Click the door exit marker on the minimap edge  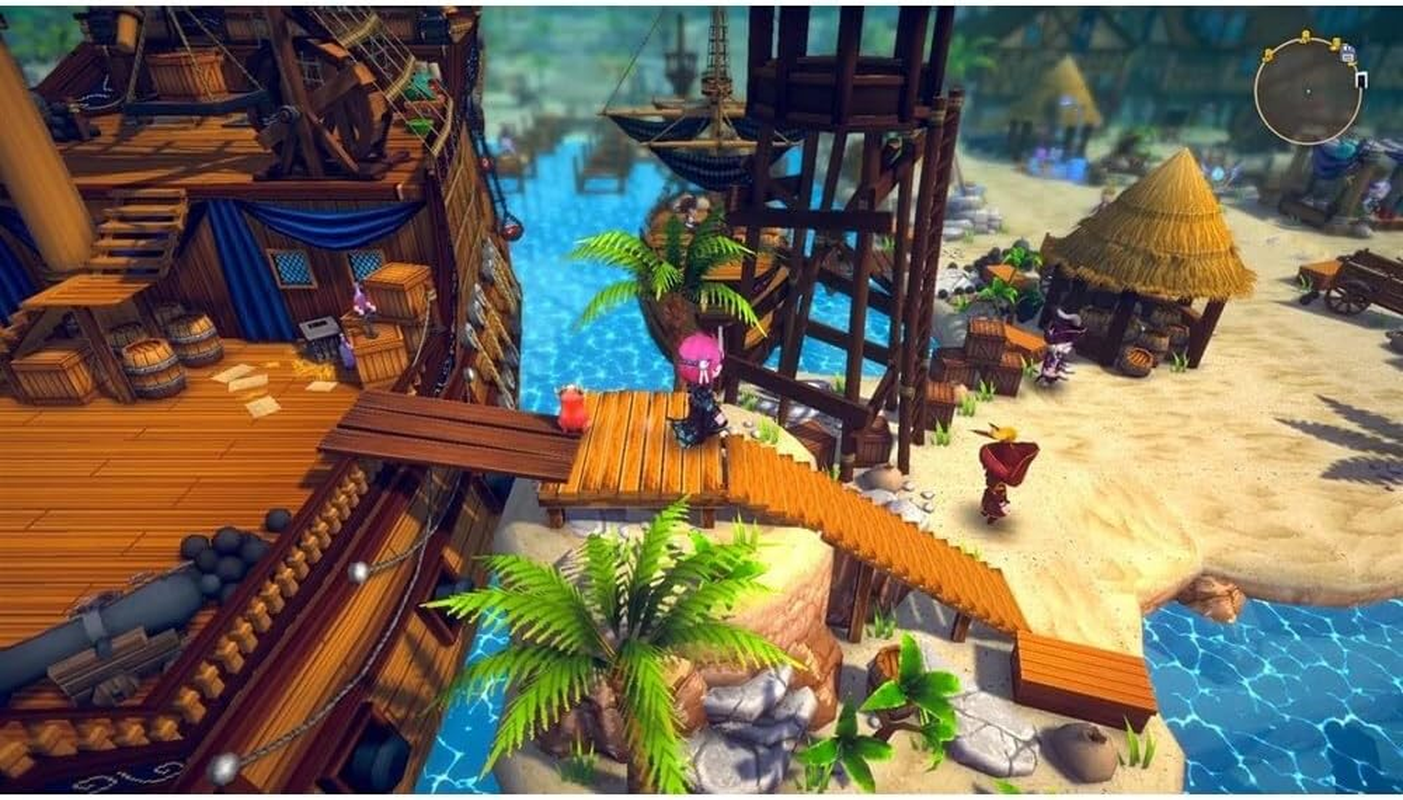1362,80
